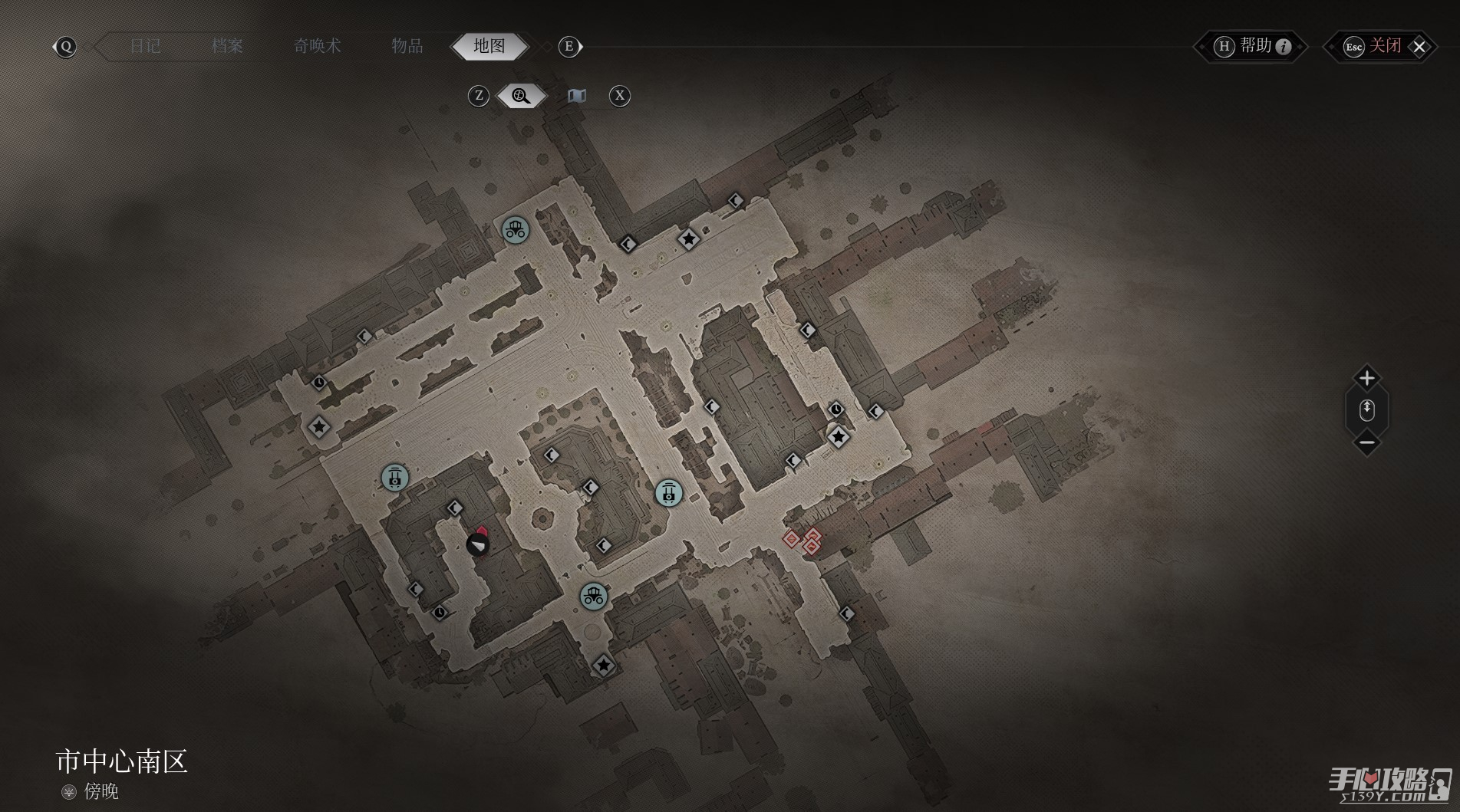Select the 地图 tab
Screen dimensions: 1460x812
click(x=489, y=46)
